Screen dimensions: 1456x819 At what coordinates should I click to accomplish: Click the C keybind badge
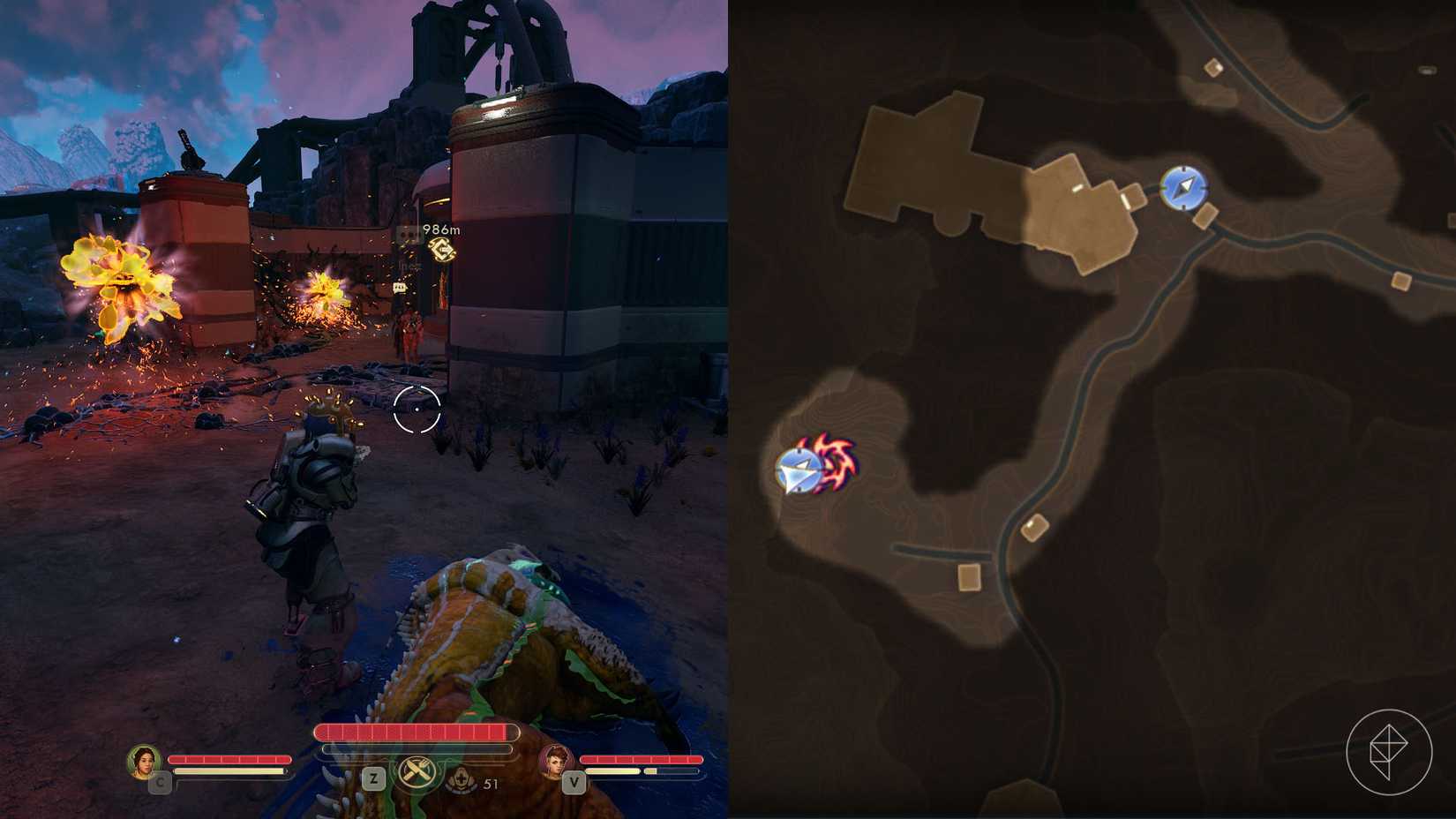click(x=161, y=782)
